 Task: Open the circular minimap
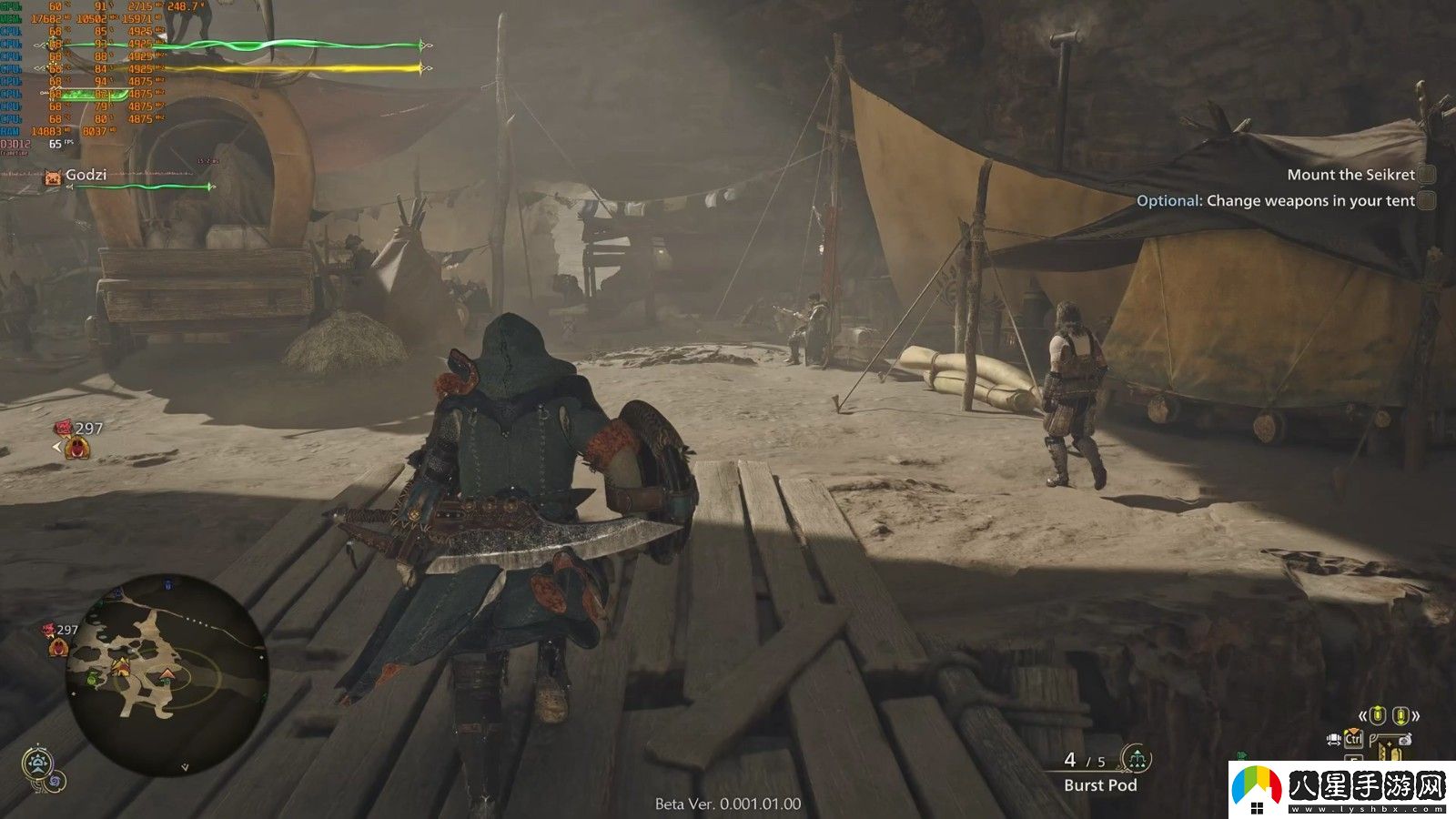point(167,674)
